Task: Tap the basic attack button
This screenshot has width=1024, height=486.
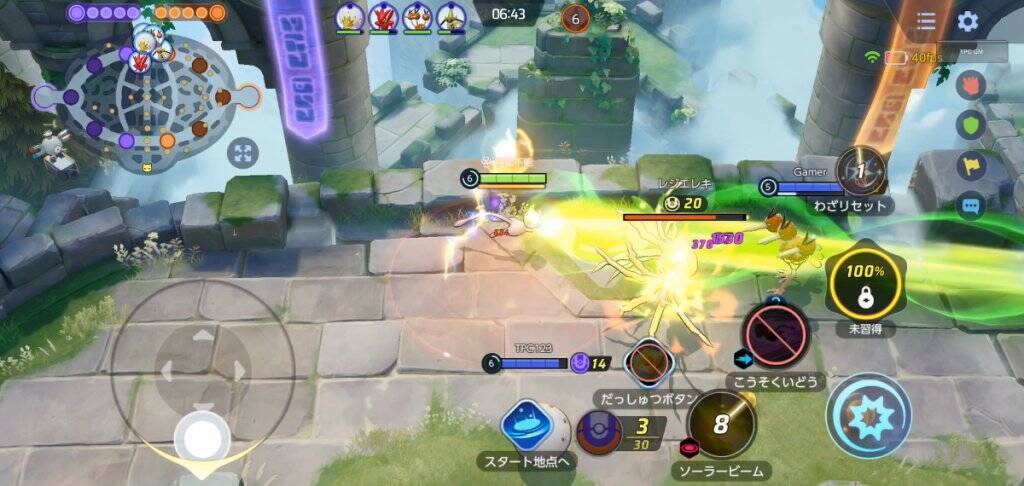Action: tap(868, 415)
